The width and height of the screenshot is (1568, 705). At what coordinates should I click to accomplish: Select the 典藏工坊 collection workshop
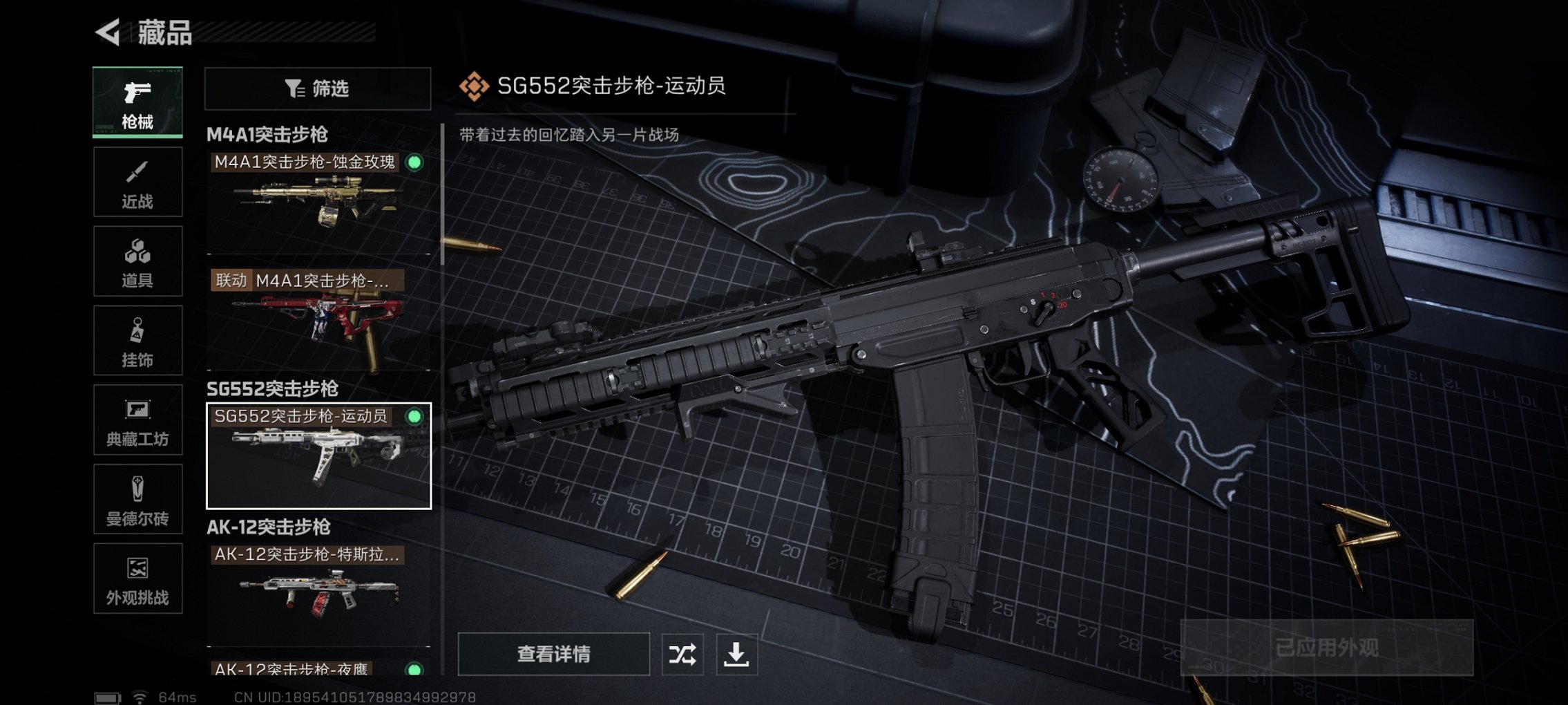point(137,422)
